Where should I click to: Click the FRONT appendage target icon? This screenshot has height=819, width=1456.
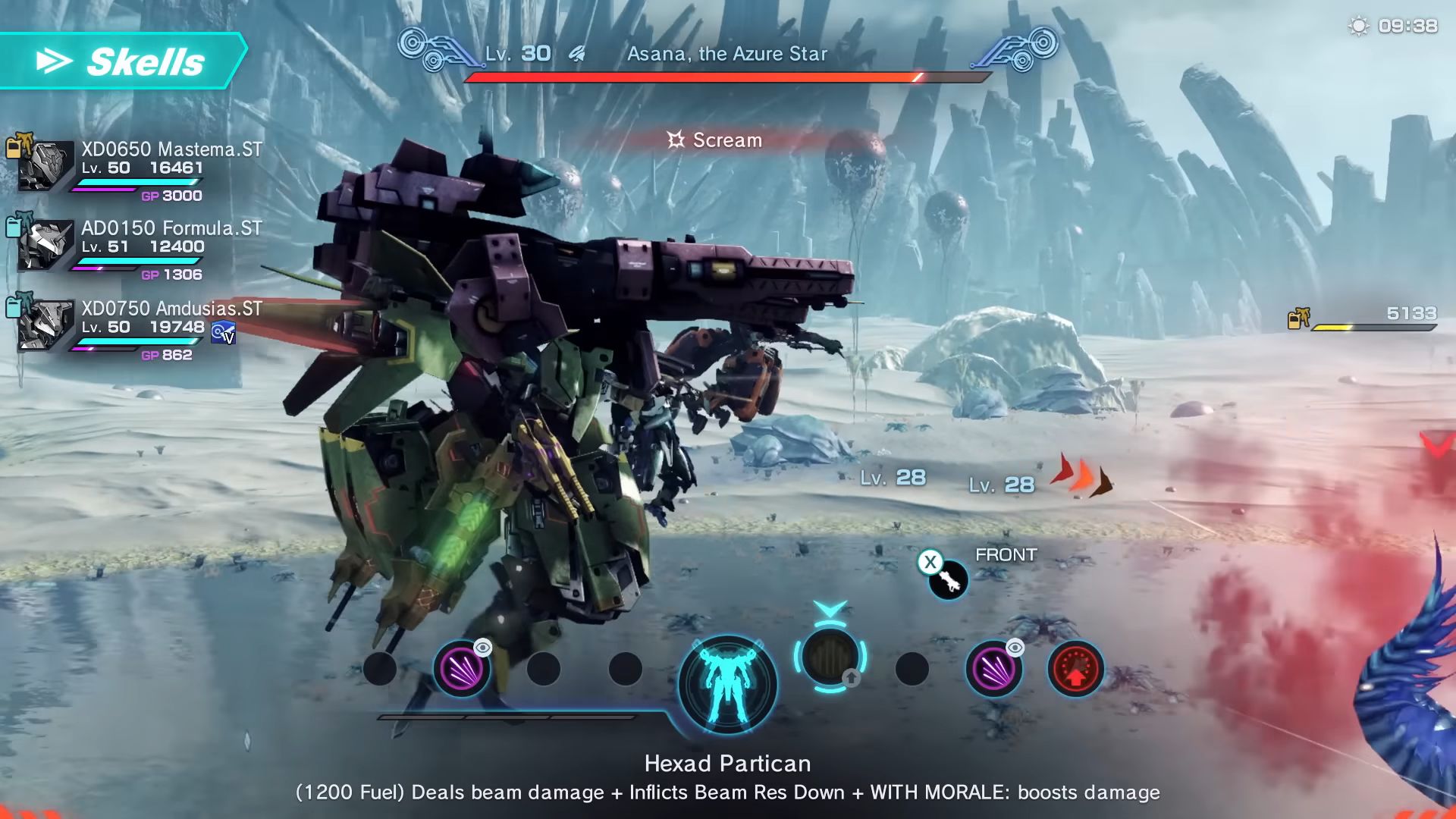(x=949, y=582)
